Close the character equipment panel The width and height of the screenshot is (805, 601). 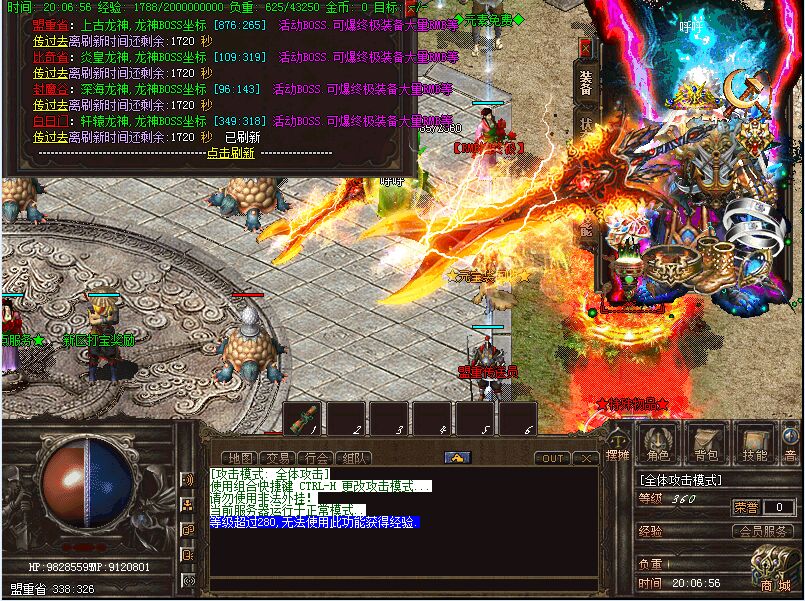pos(585,47)
